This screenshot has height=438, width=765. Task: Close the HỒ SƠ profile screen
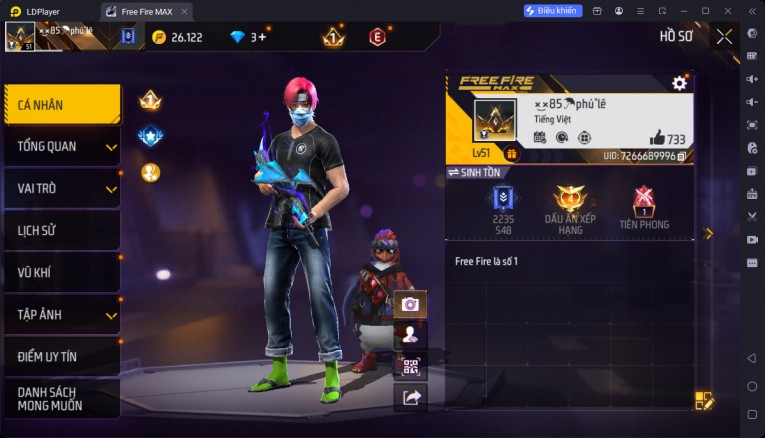click(724, 37)
